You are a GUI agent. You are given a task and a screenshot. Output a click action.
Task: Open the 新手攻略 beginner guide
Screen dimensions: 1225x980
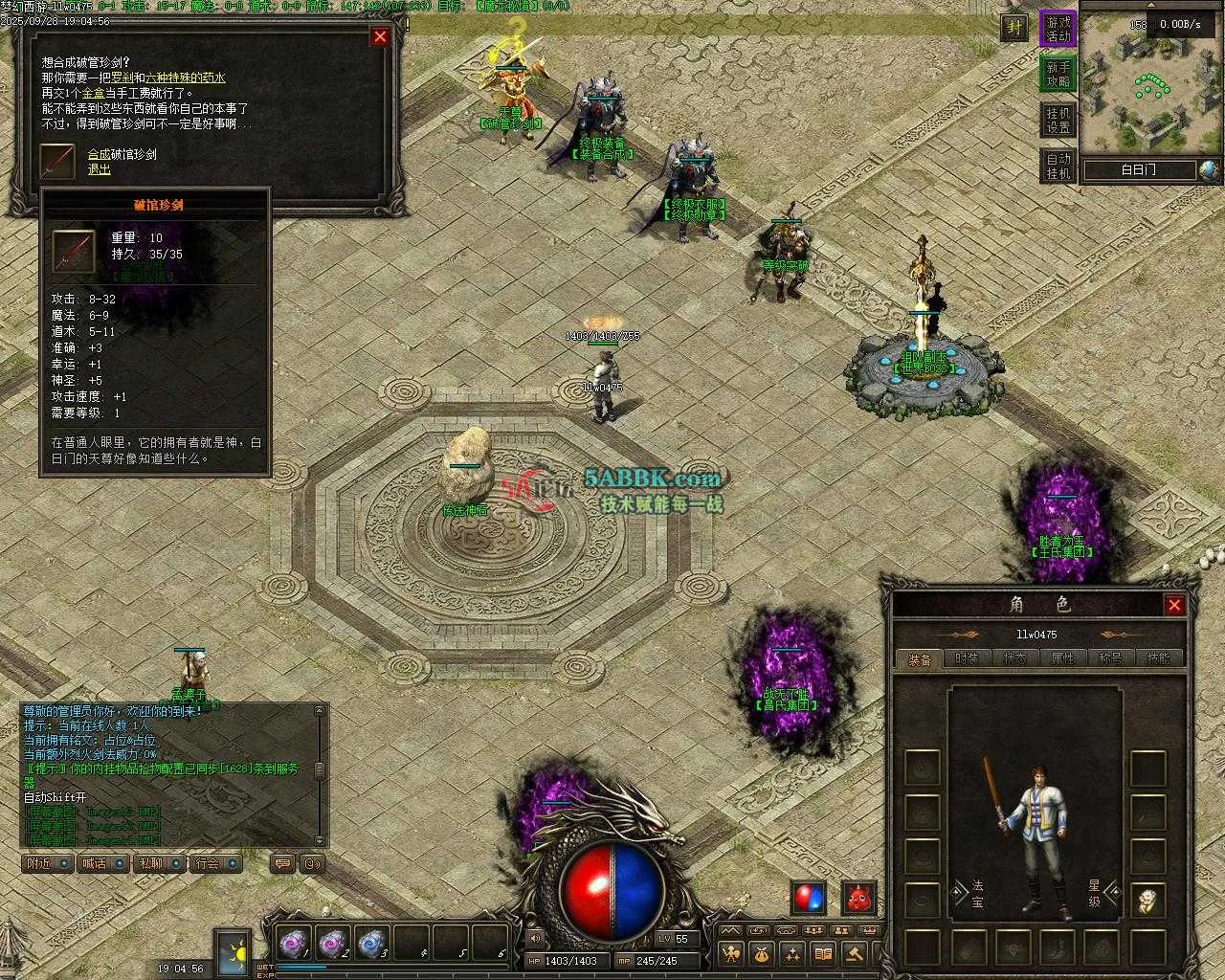click(1058, 74)
